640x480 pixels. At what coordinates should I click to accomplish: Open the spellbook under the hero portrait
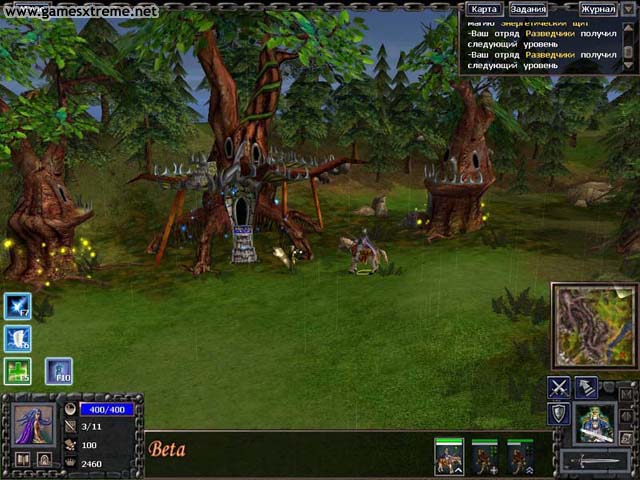point(22,459)
